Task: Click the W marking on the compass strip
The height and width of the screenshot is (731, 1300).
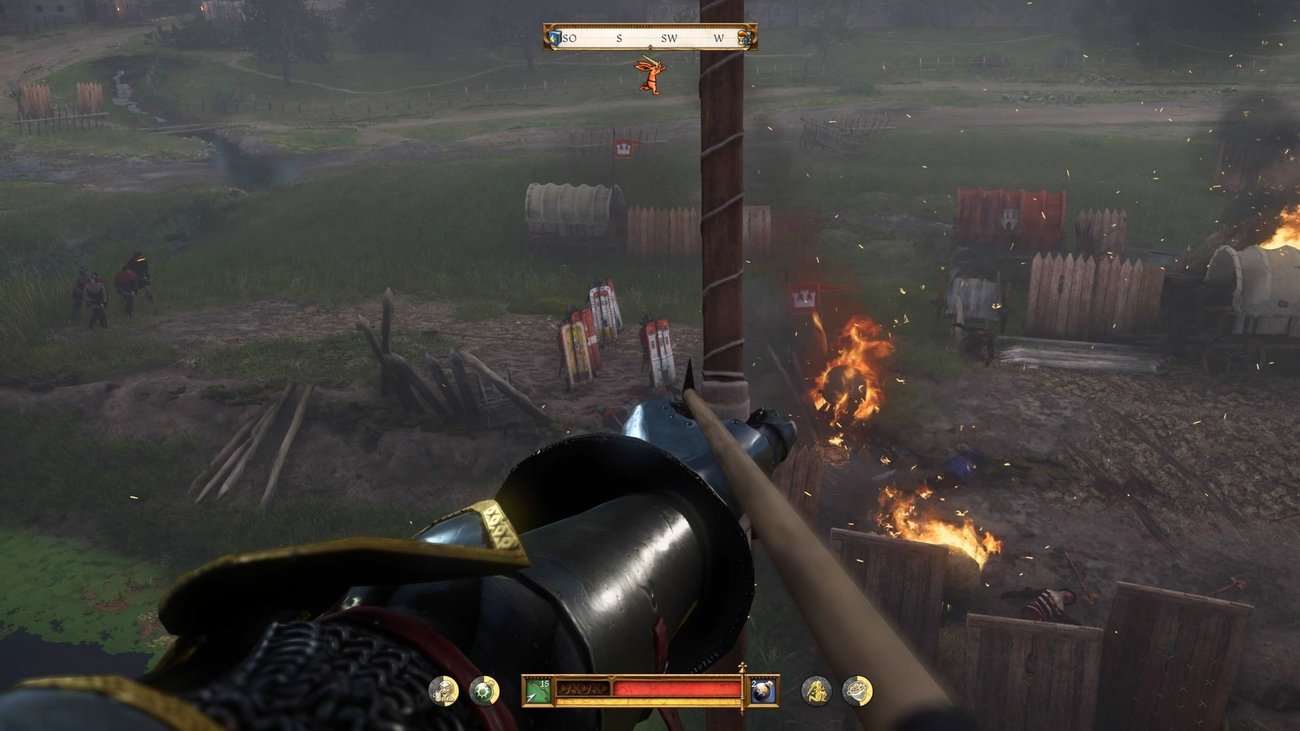Action: coord(718,37)
